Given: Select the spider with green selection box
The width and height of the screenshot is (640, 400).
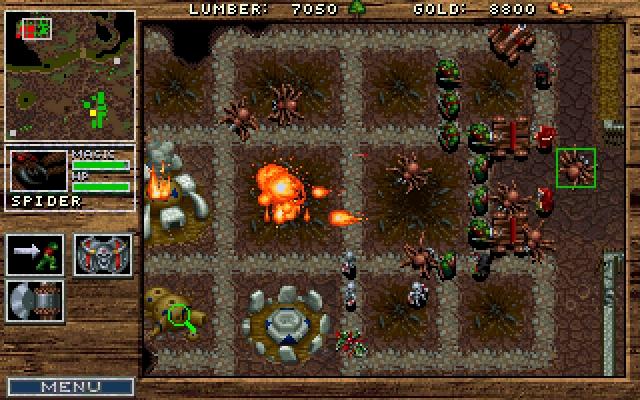Looking at the screenshot, I should pos(575,167).
